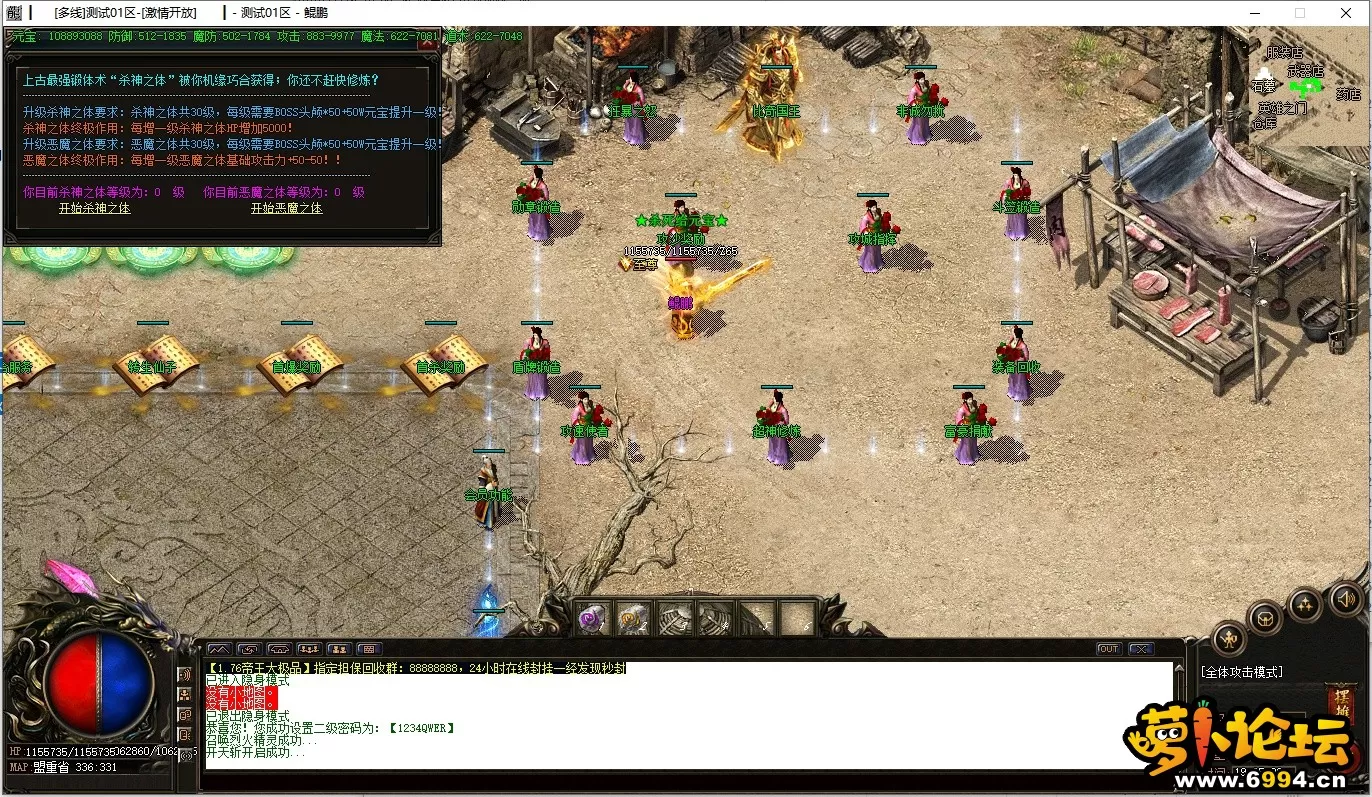1372x797 pixels.
Task: Close the game window
Action: 1347,13
